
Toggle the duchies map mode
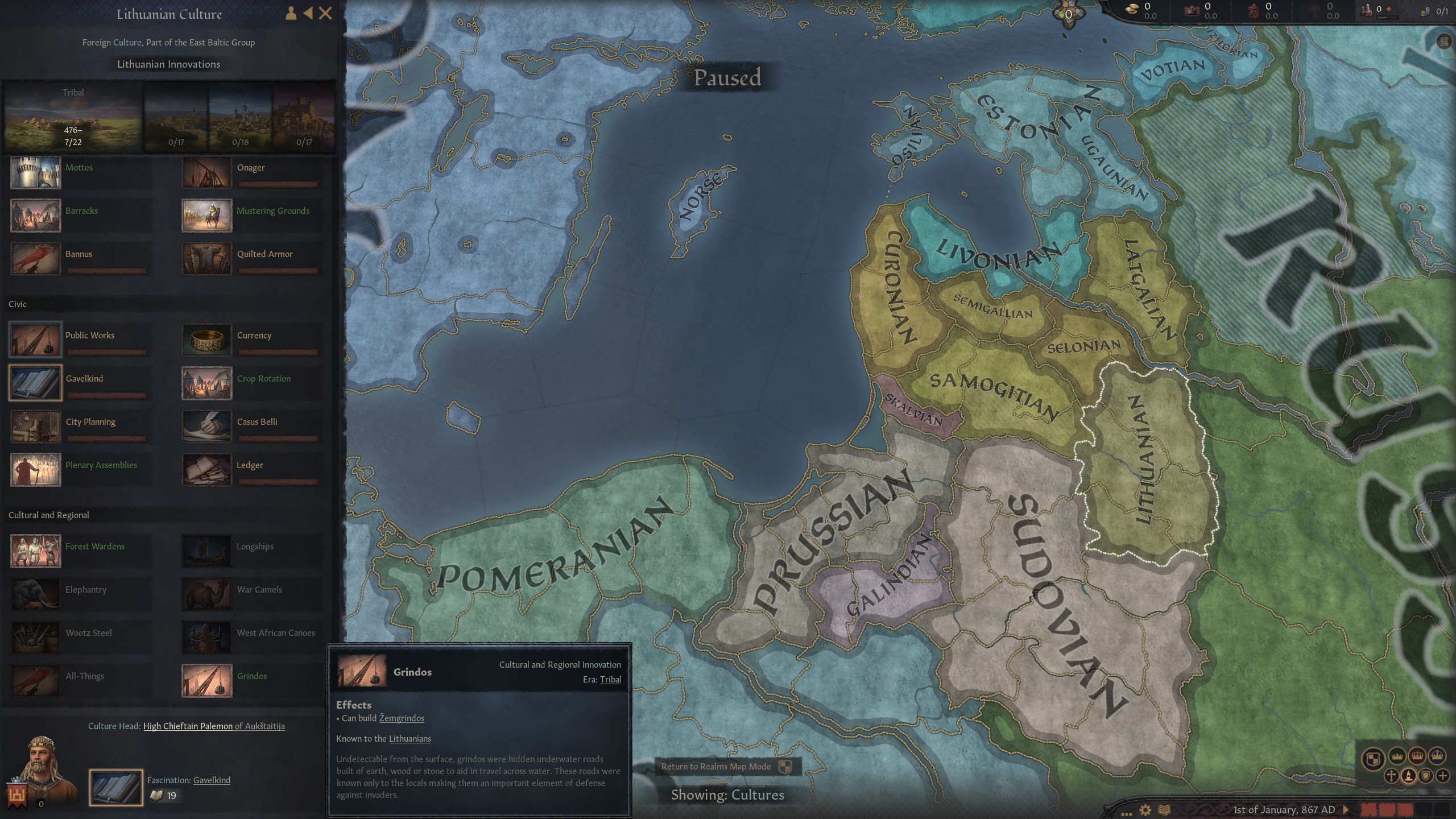pyautogui.click(x=1397, y=756)
